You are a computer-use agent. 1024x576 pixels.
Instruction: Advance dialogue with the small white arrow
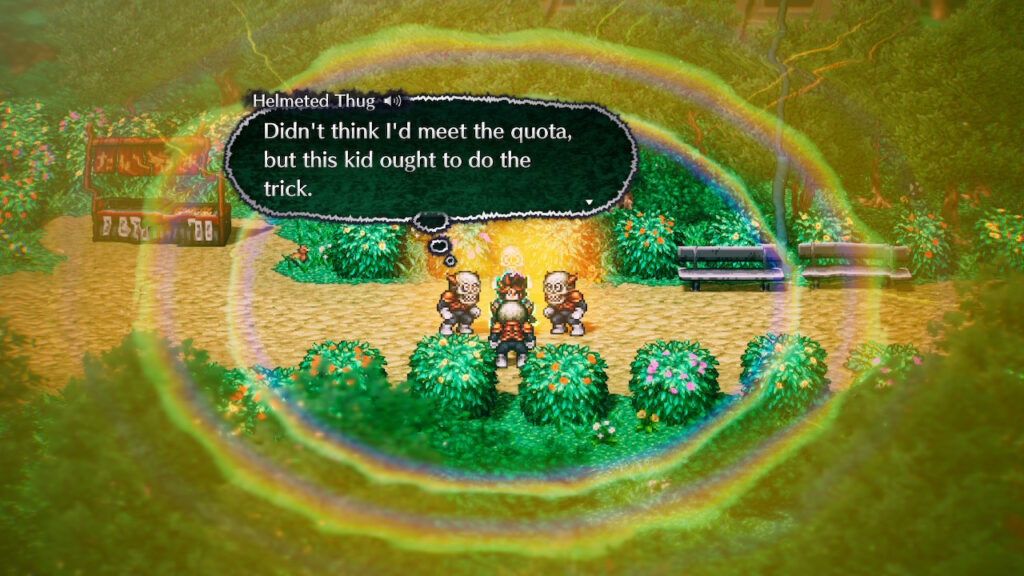589,202
